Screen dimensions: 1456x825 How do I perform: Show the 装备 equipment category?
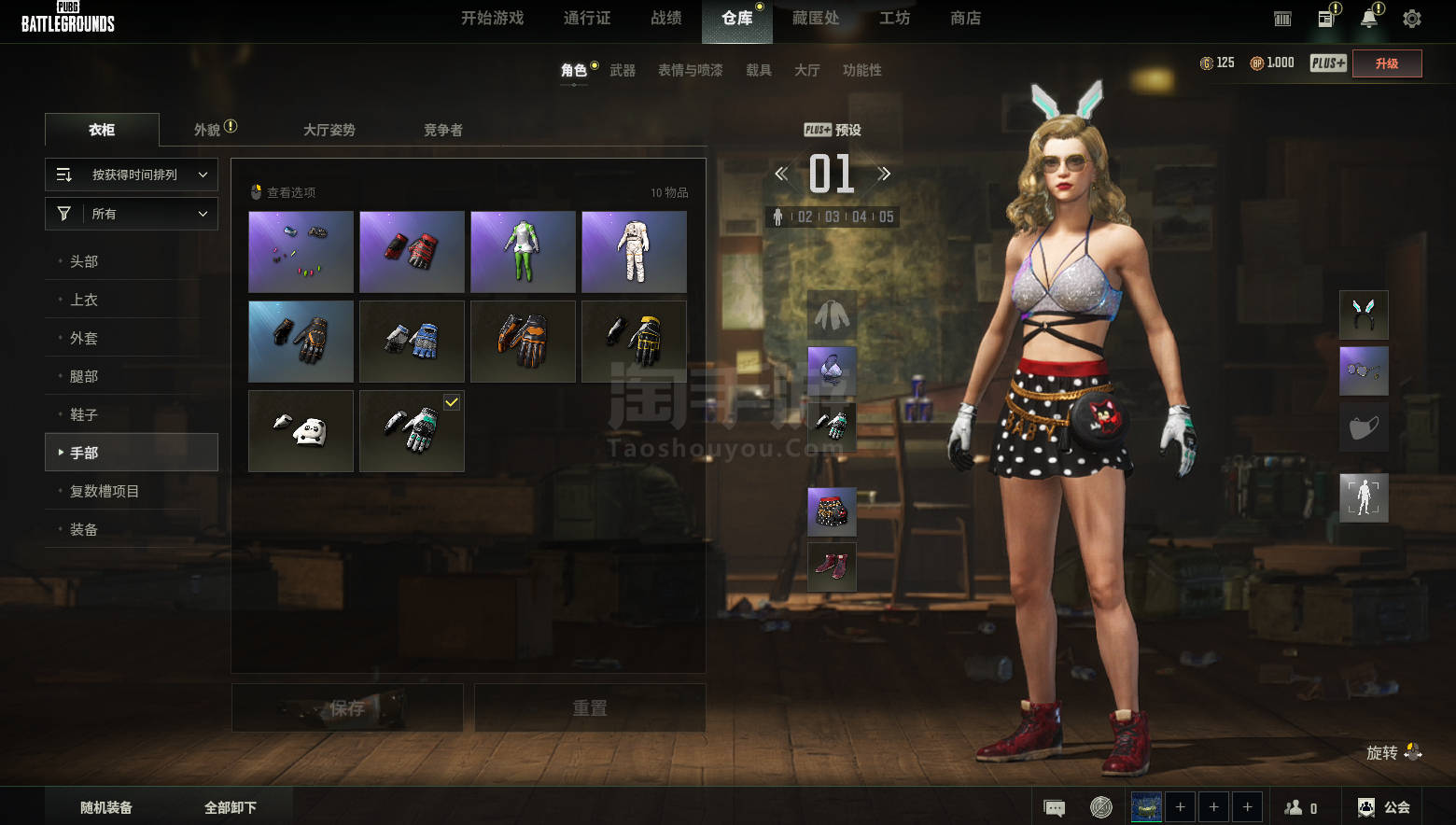click(84, 529)
